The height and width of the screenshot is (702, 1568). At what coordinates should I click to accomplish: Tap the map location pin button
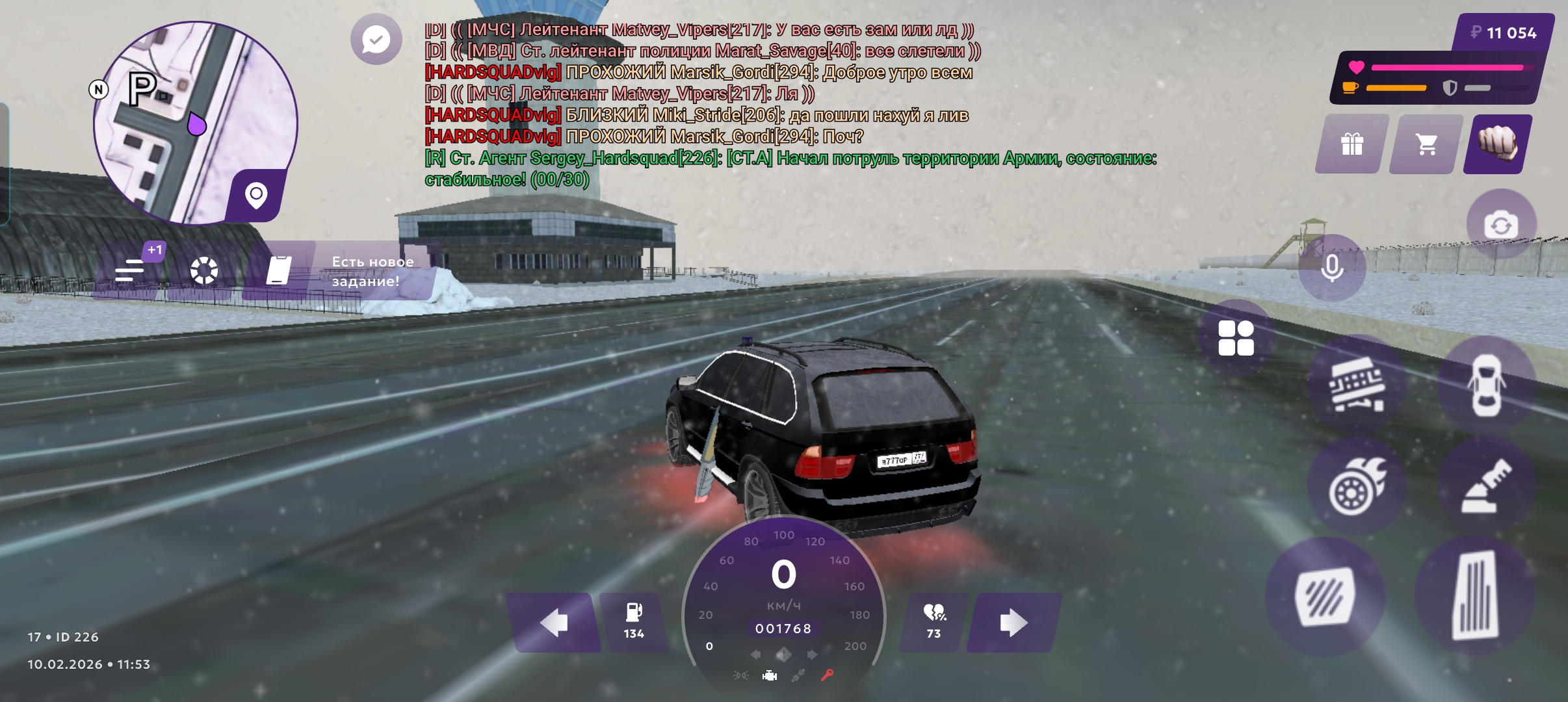pos(257,195)
